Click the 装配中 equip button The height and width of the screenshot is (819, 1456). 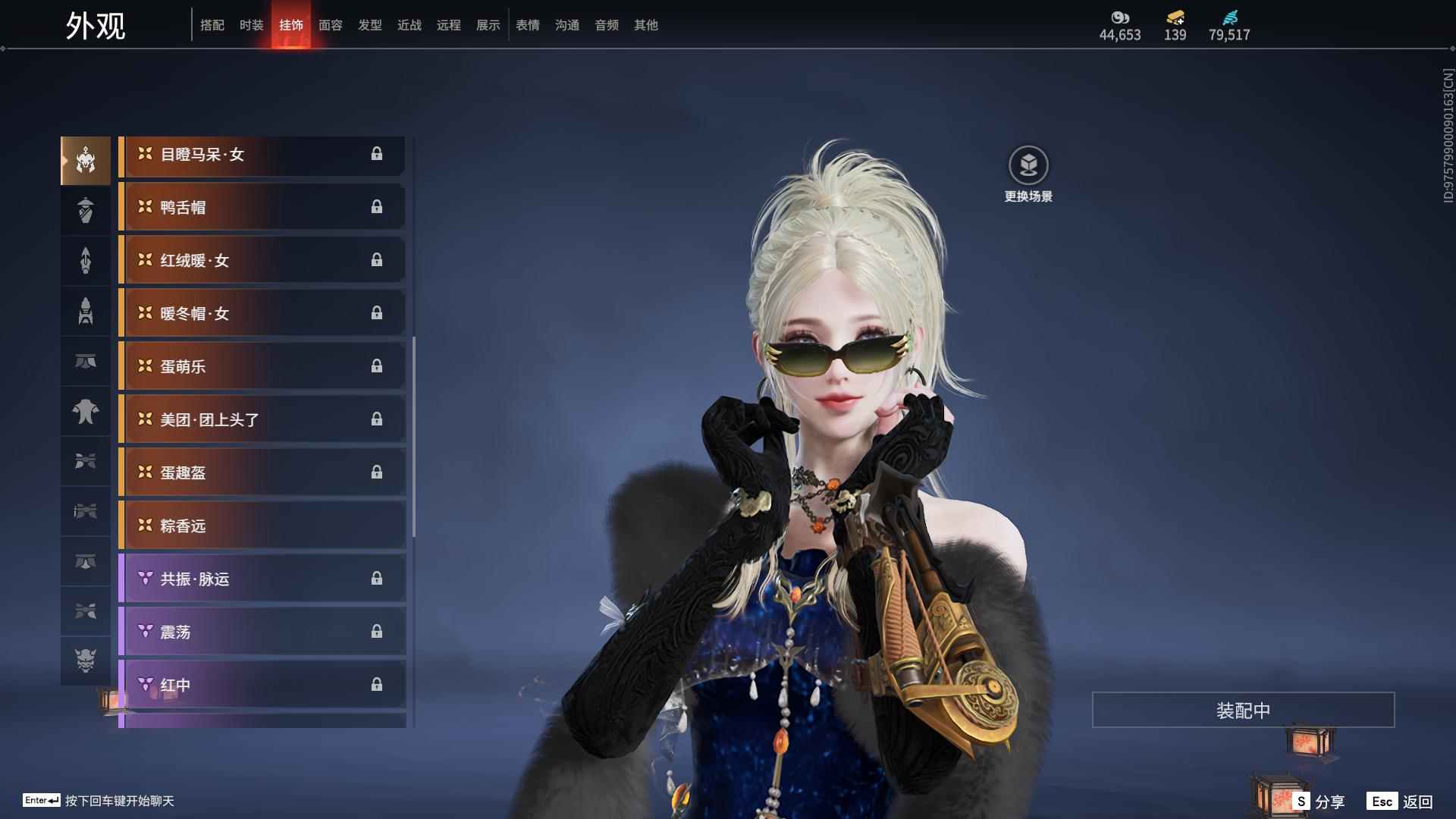[1243, 710]
